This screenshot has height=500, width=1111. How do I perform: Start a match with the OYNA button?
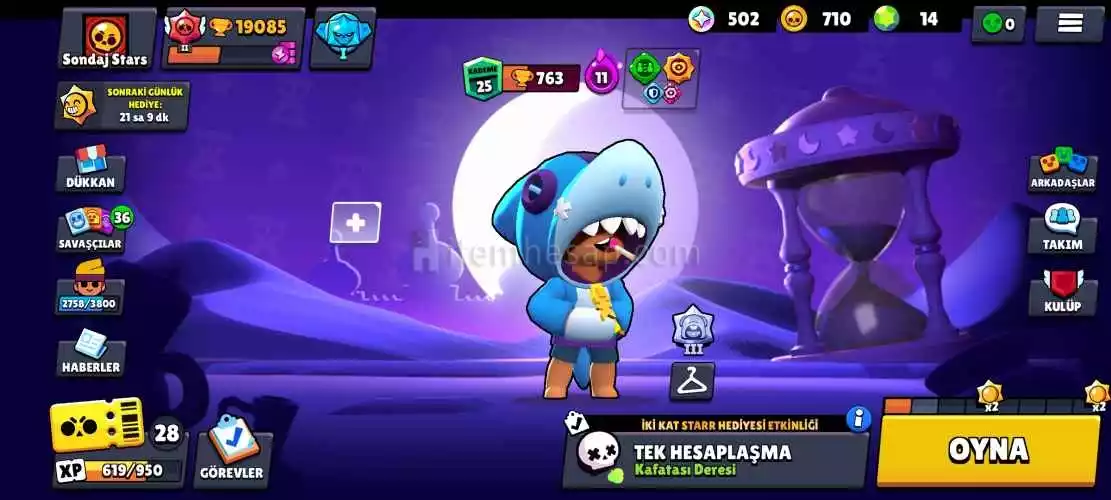[988, 449]
